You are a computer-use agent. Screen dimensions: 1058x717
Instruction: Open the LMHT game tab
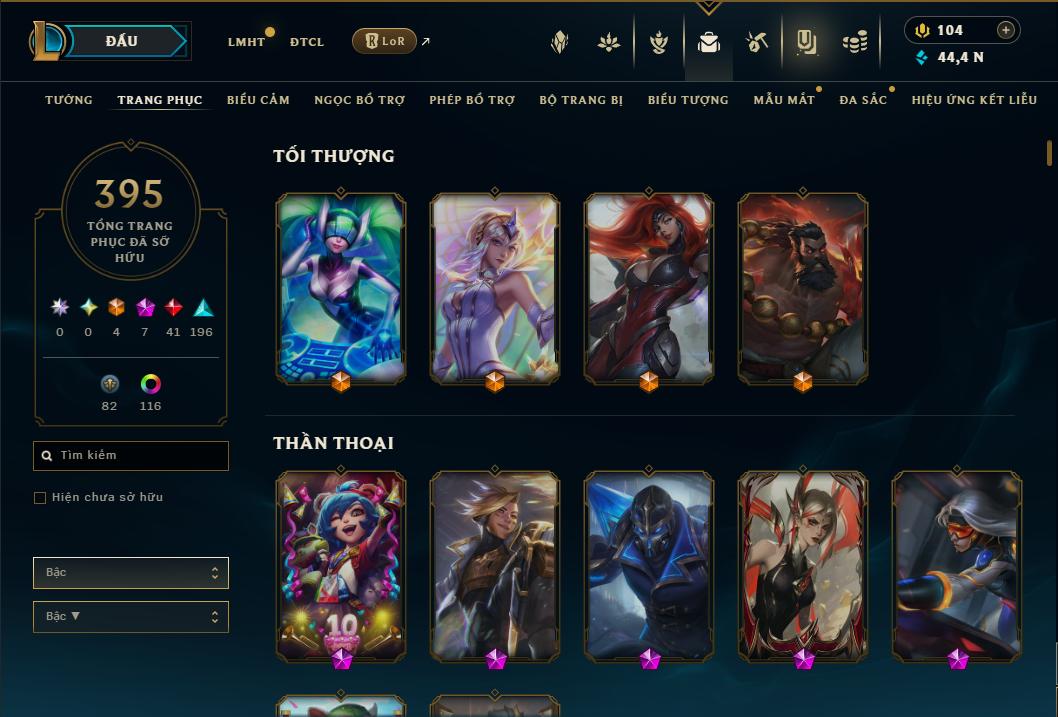pos(246,42)
